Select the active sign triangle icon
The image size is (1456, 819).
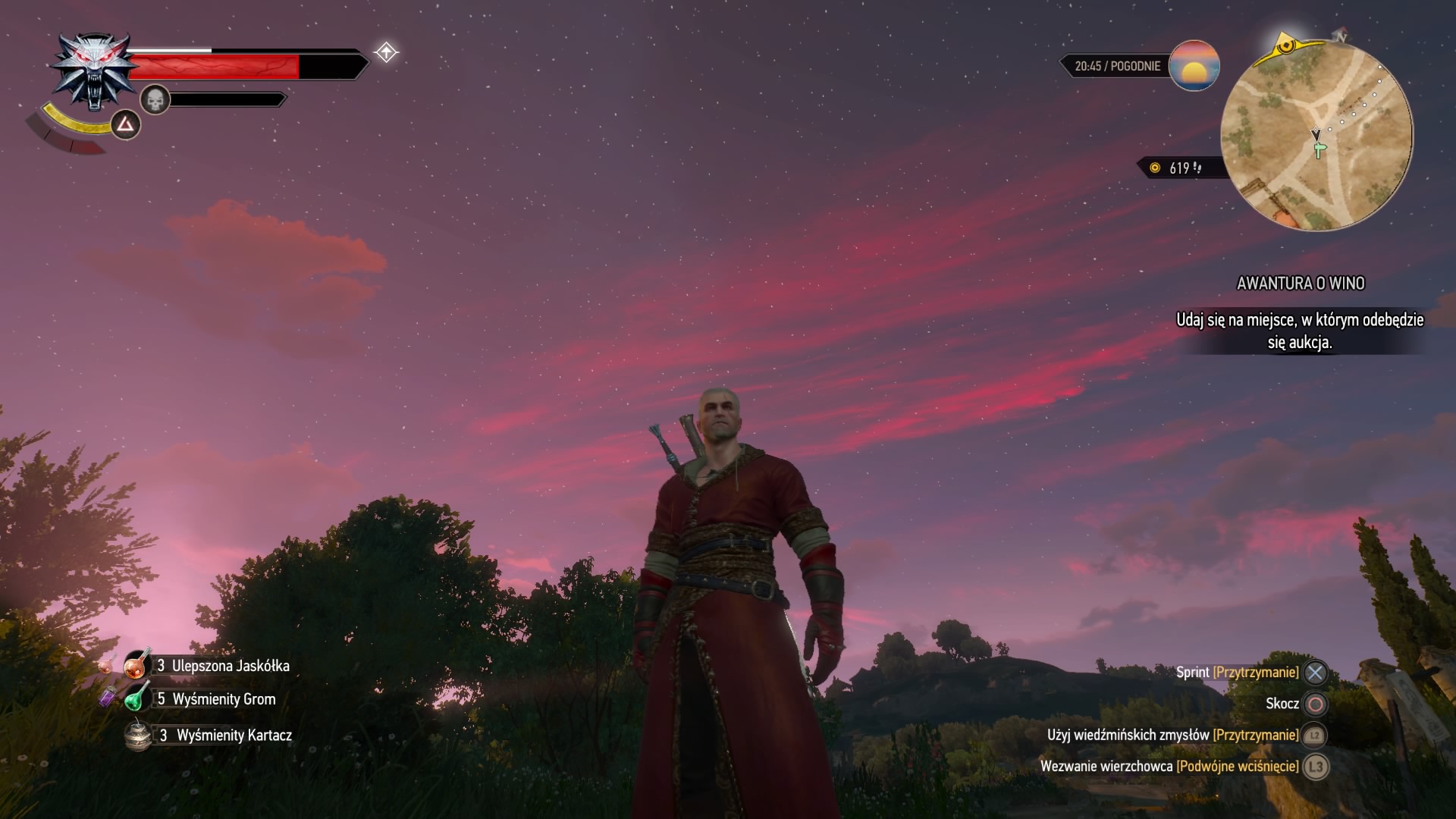click(126, 124)
